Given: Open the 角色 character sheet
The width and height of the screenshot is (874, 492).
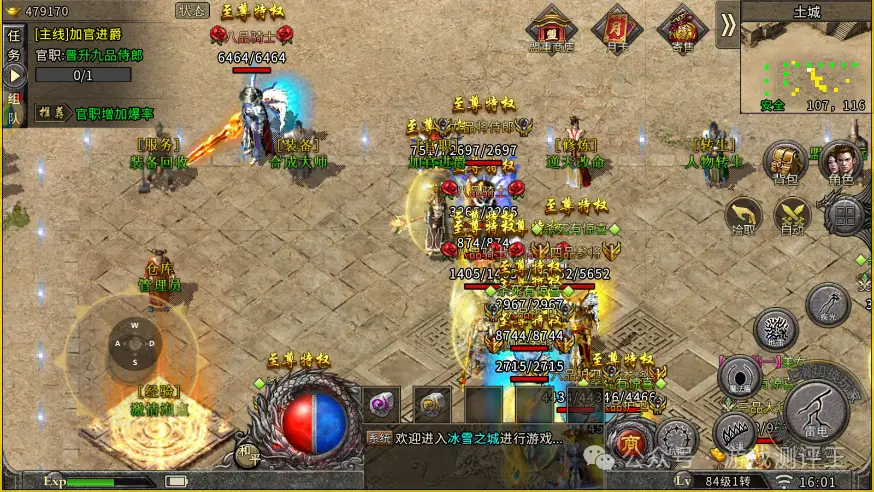Looking at the screenshot, I should click(x=841, y=164).
